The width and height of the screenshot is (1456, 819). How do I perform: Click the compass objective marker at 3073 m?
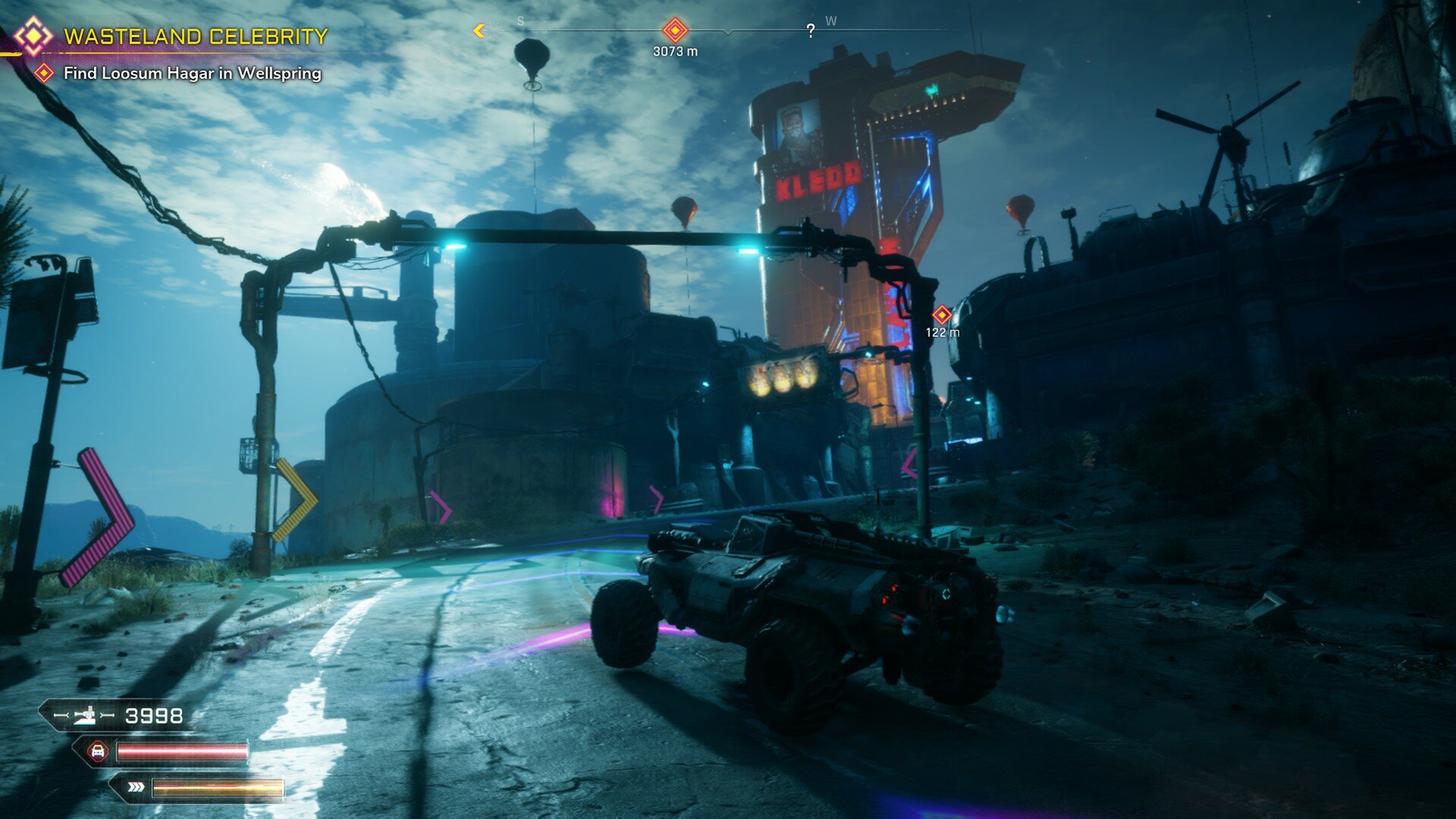pos(675,30)
